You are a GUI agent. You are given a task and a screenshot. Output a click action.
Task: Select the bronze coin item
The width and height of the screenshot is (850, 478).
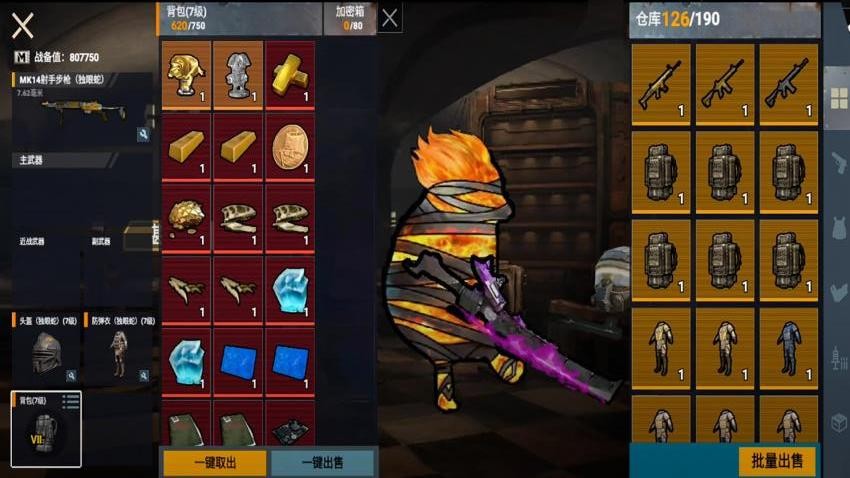click(x=290, y=147)
